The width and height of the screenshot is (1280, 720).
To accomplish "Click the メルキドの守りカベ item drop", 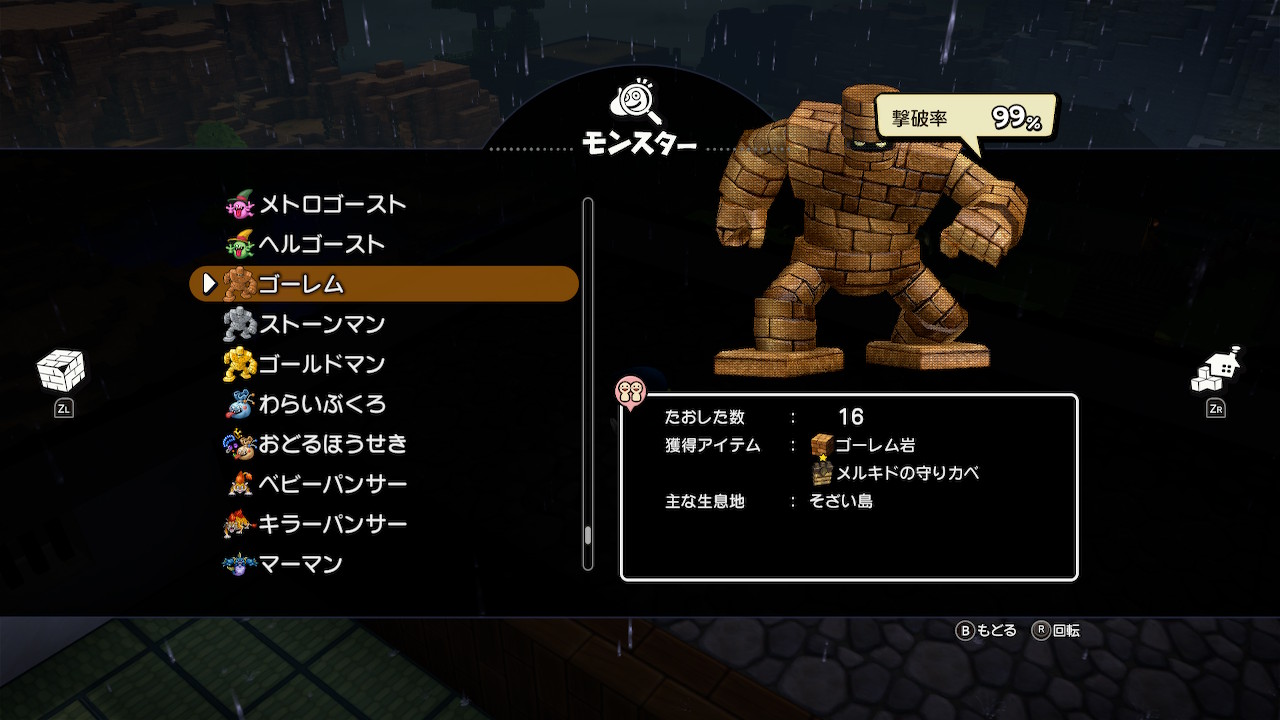I will (x=896, y=473).
